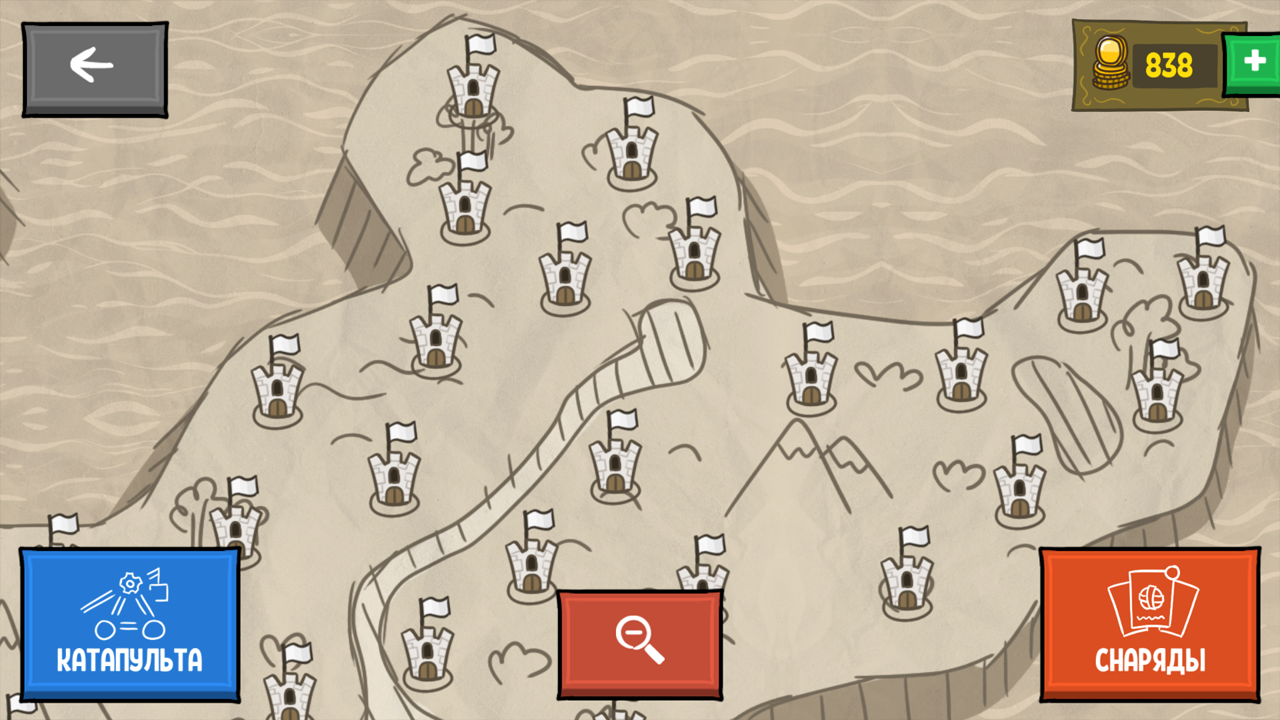
Task: Click the back arrow icon at top left
Action: [x=90, y=63]
